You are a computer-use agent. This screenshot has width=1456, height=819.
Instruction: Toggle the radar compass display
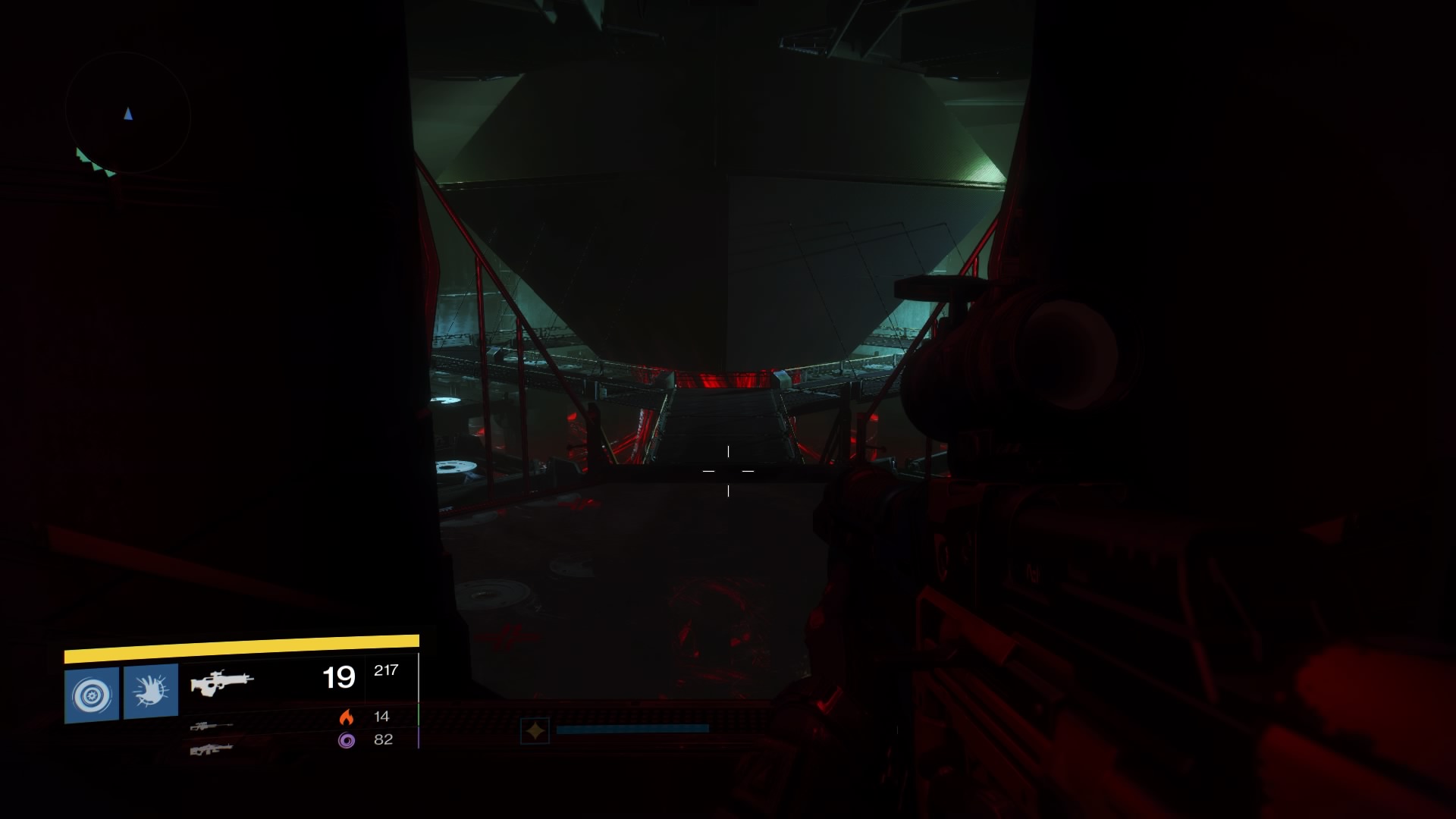[x=129, y=114]
